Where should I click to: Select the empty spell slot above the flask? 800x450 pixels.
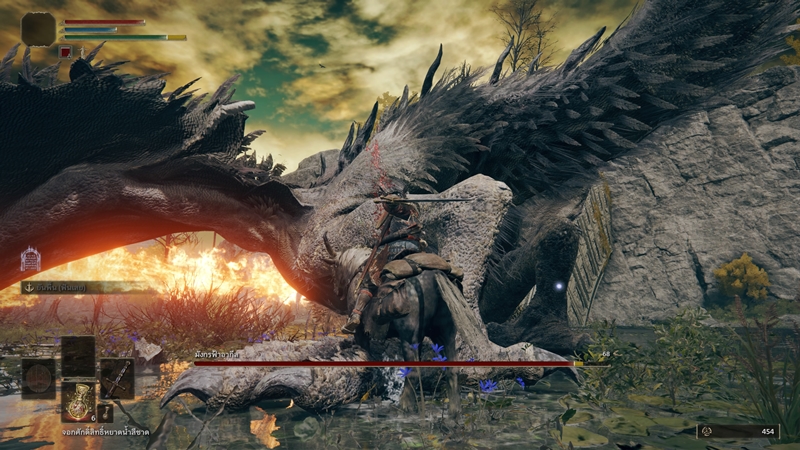[78, 355]
